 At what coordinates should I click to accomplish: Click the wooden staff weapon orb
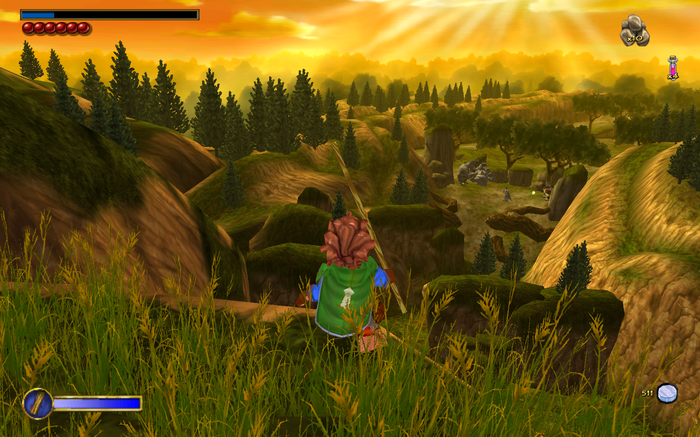click(x=37, y=403)
